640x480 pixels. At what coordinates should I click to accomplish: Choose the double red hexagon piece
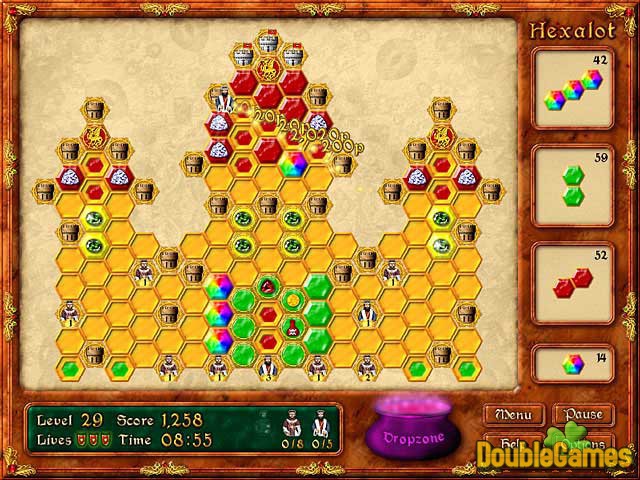pyautogui.click(x=571, y=280)
